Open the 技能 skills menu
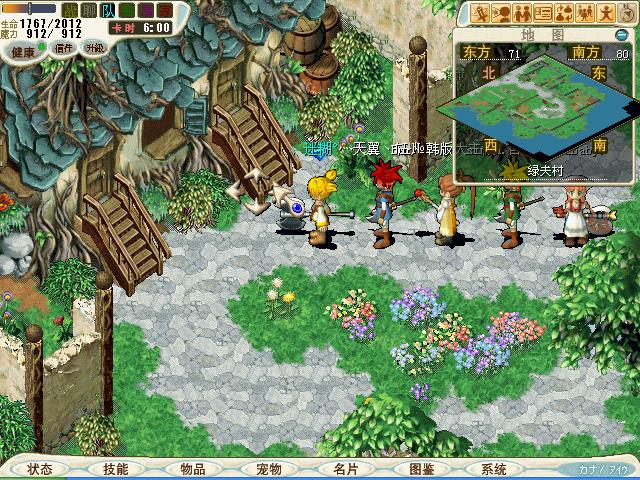 pyautogui.click(x=116, y=469)
